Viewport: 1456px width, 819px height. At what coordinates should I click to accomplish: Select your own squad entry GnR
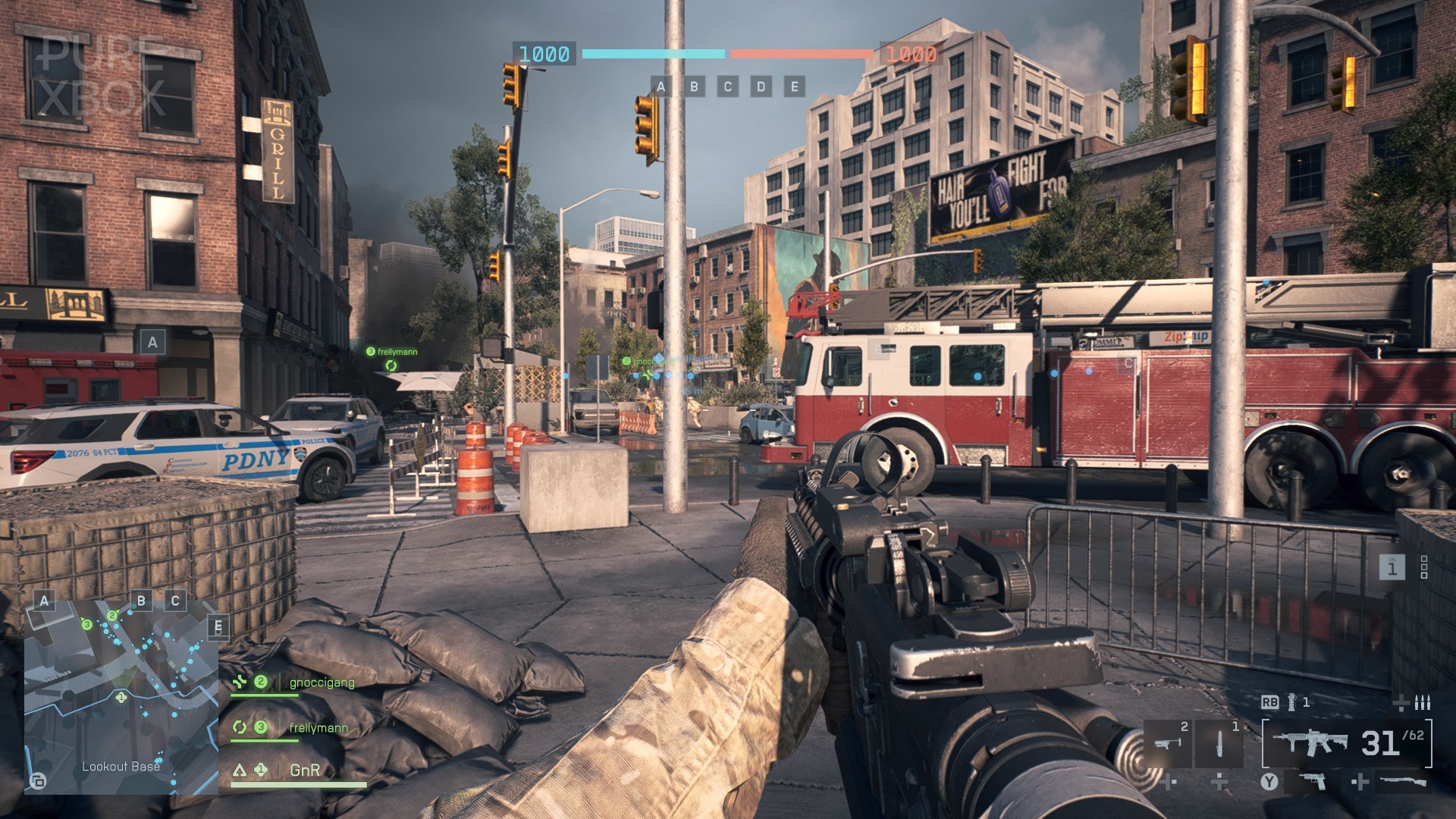(x=305, y=770)
